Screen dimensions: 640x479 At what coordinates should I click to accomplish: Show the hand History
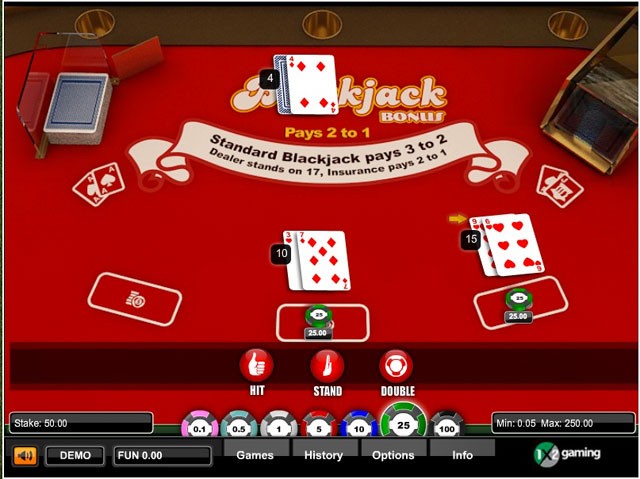pos(323,455)
